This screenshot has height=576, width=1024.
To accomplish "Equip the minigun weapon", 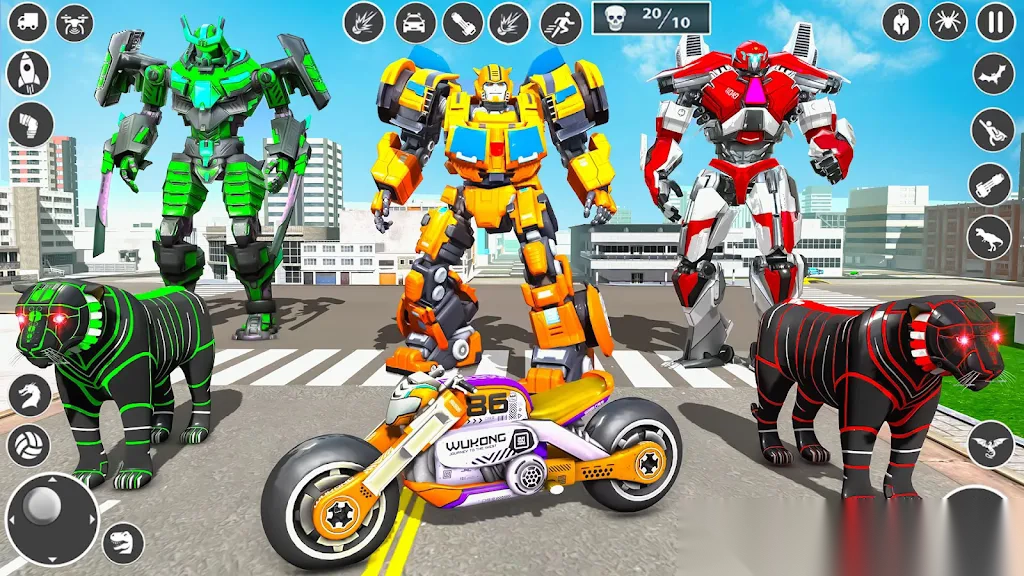I will 989,183.
